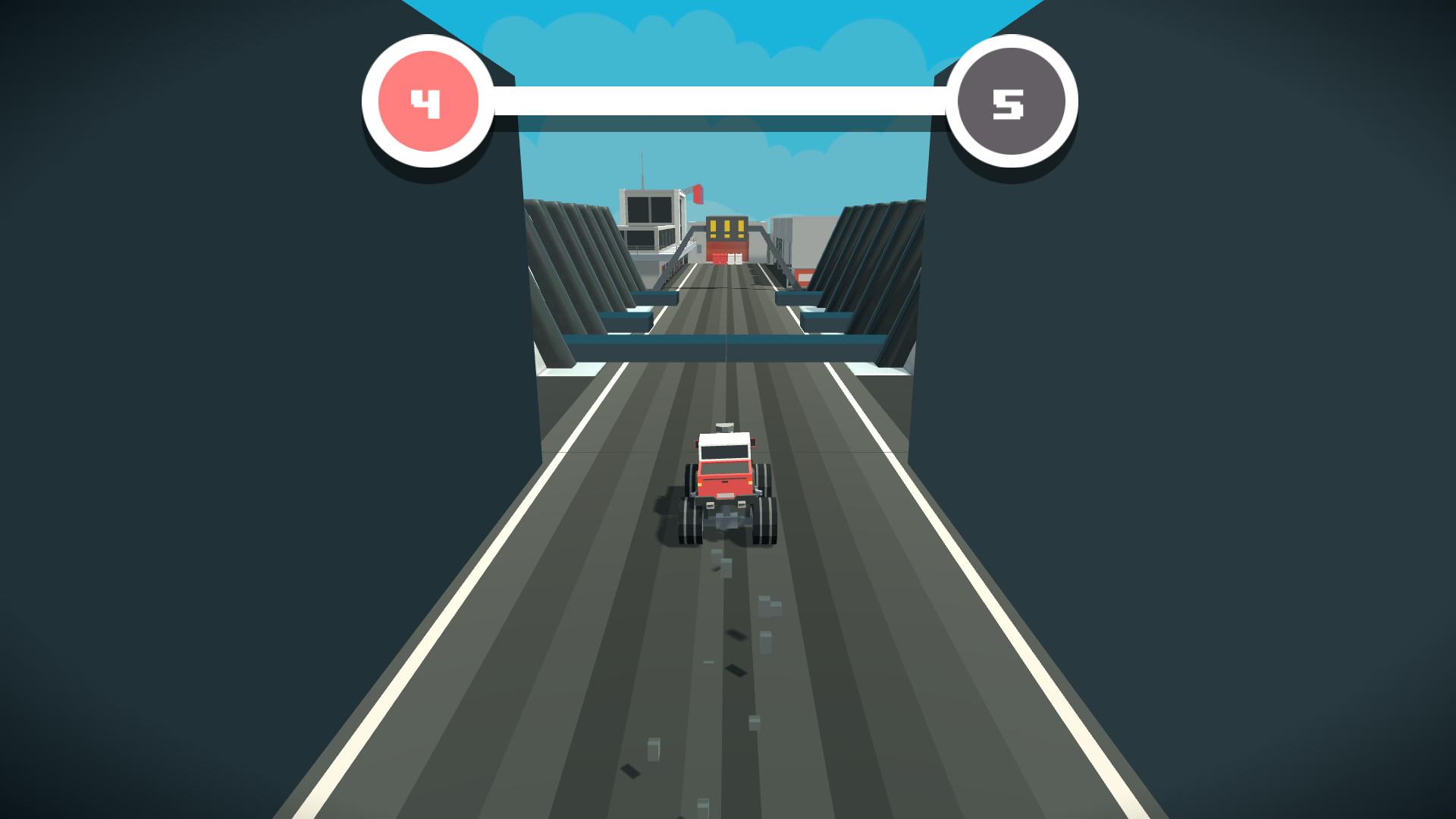Click the white crates beside the red ones
This screenshot has height=819, width=1456.
pos(736,259)
